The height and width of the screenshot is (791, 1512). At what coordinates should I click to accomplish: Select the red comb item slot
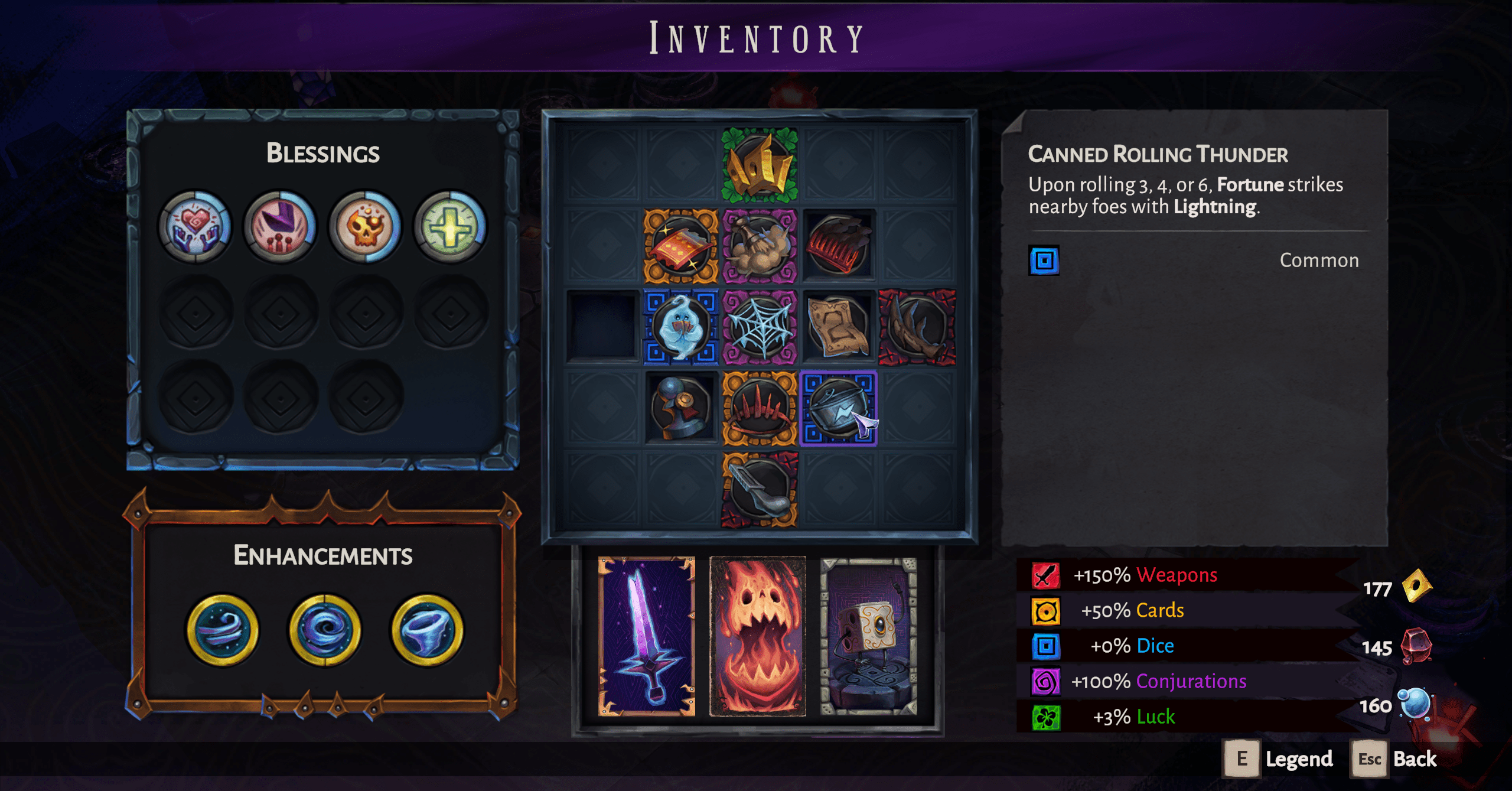pos(838,246)
